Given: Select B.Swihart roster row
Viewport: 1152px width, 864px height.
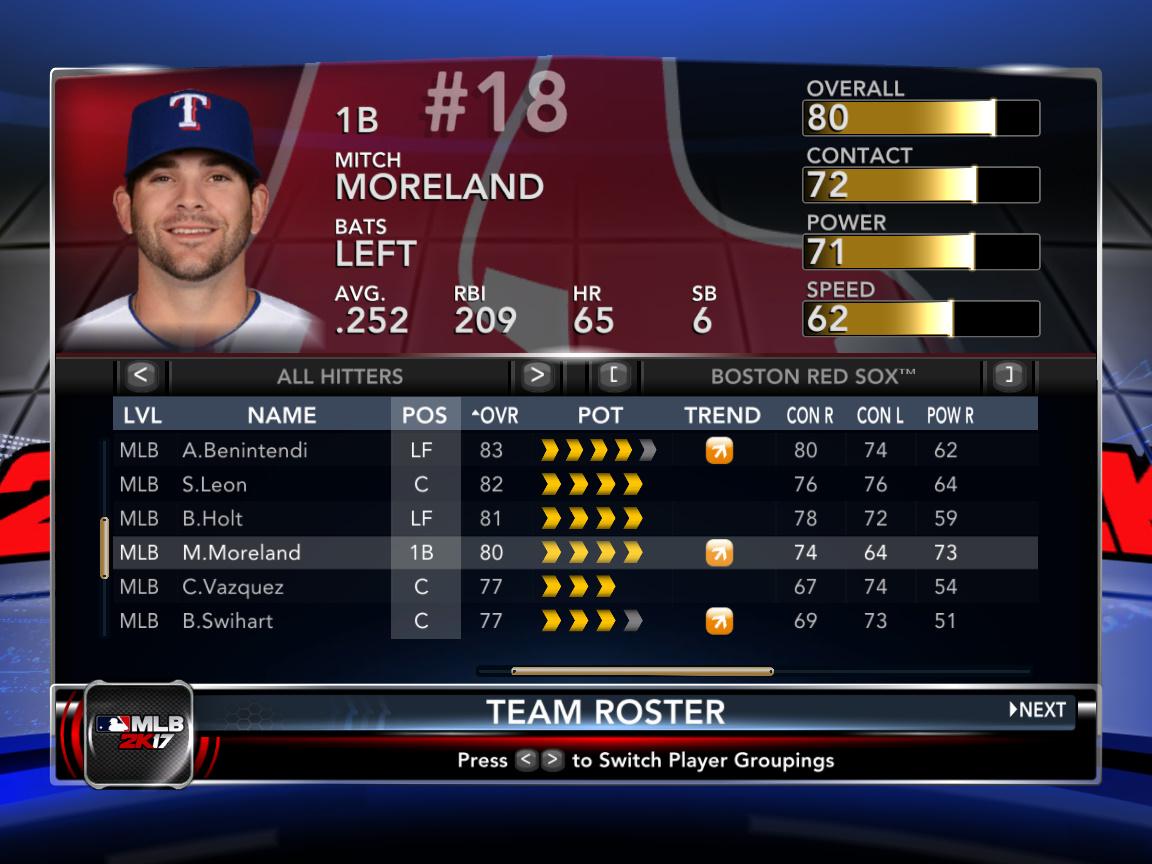Looking at the screenshot, I should tap(228, 620).
